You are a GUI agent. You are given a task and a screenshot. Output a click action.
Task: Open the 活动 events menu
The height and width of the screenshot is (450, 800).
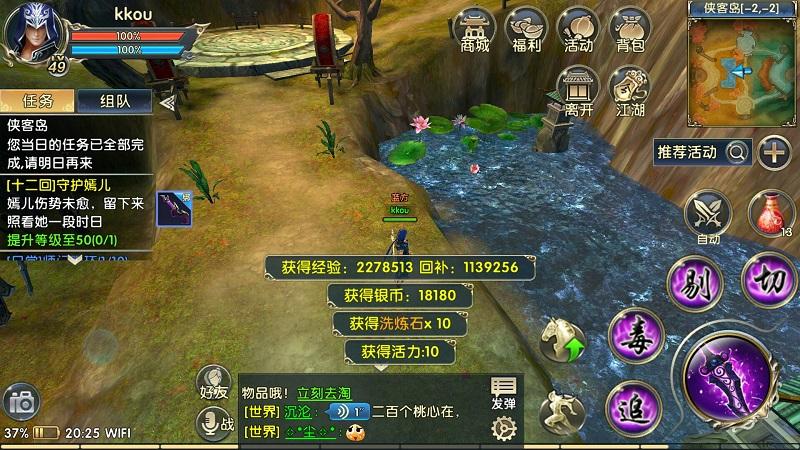click(x=578, y=29)
